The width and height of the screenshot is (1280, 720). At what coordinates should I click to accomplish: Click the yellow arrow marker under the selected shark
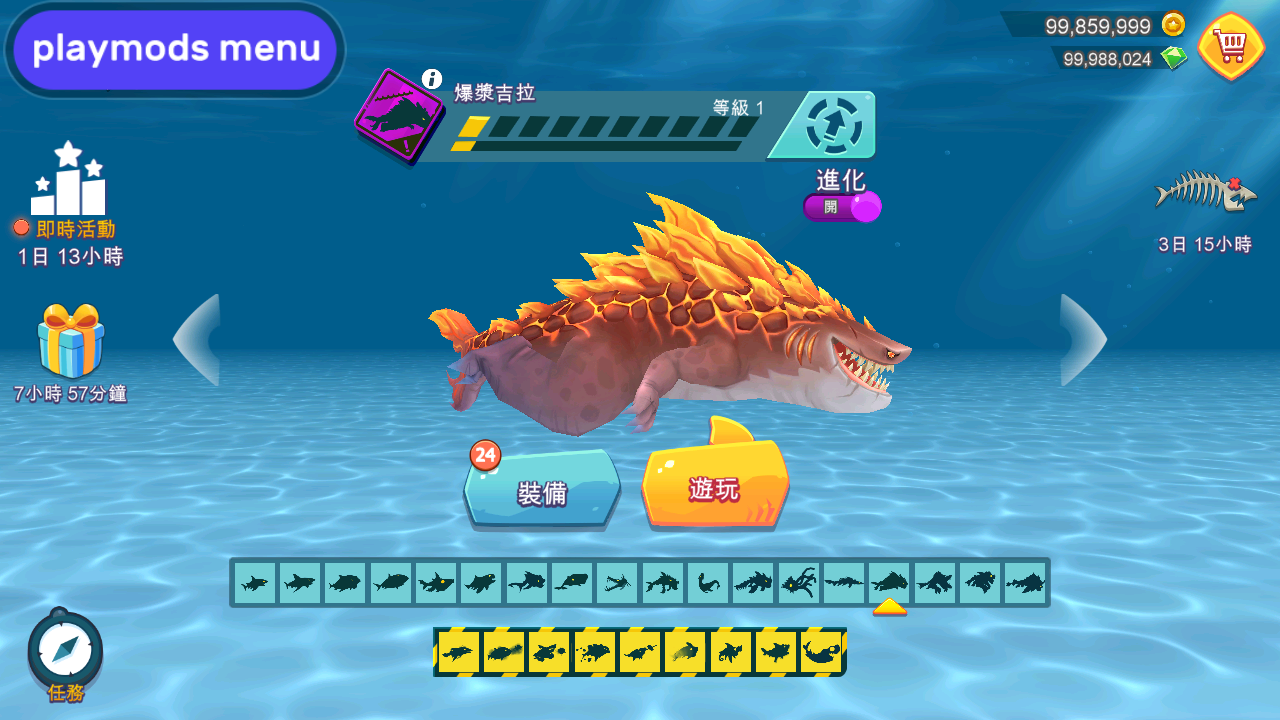[889, 604]
